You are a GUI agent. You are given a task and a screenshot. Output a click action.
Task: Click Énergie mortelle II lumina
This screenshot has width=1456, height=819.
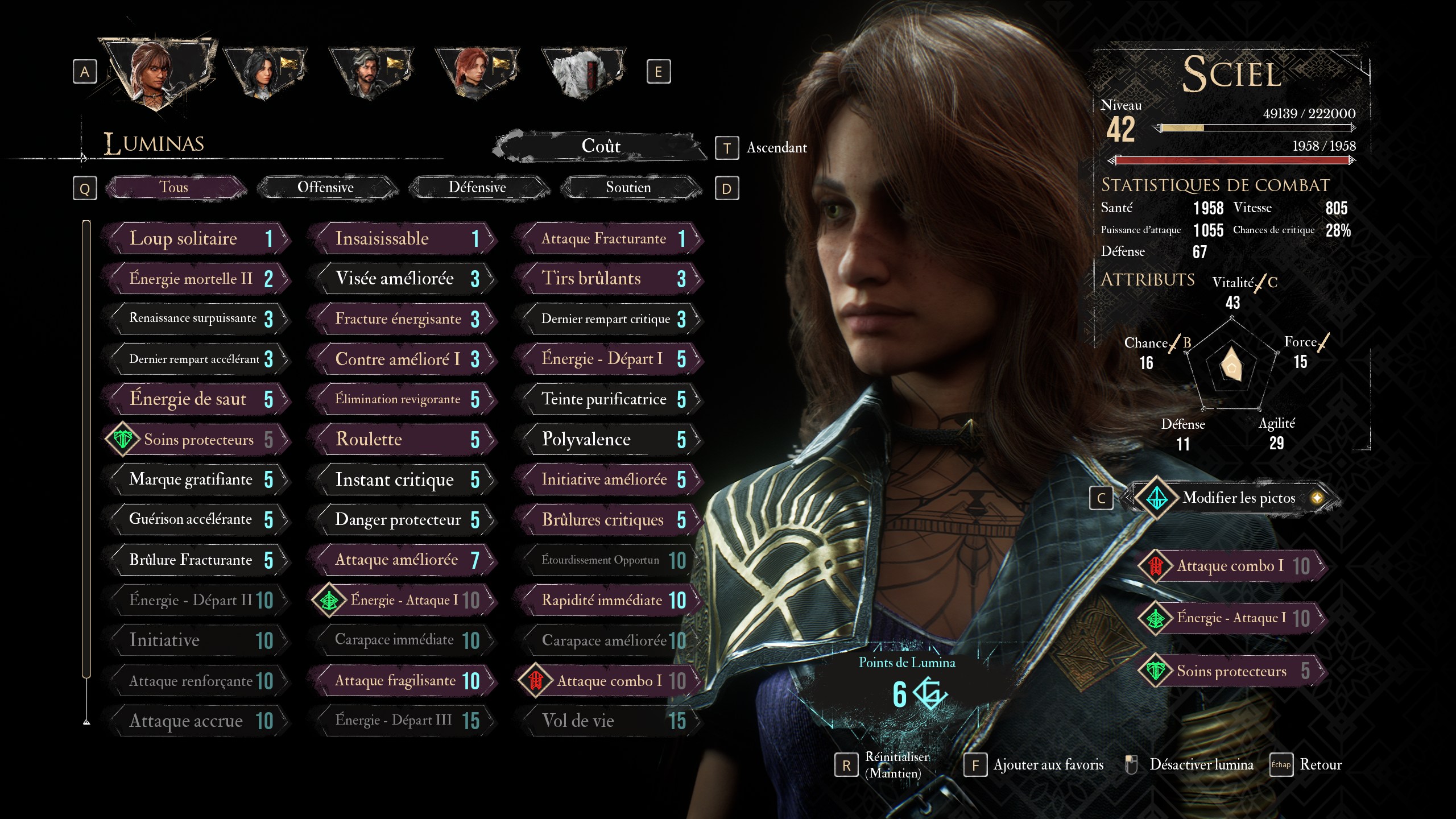click(196, 279)
